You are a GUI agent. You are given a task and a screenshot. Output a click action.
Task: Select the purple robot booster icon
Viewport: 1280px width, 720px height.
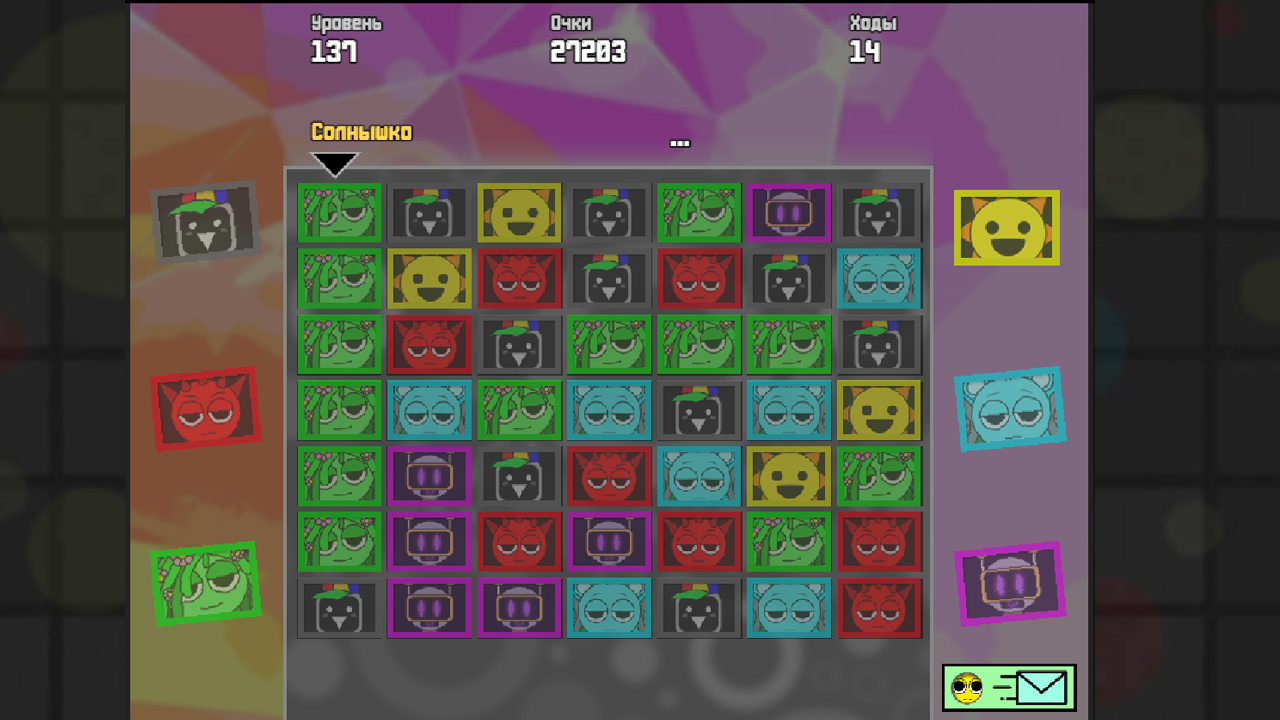click(1010, 583)
